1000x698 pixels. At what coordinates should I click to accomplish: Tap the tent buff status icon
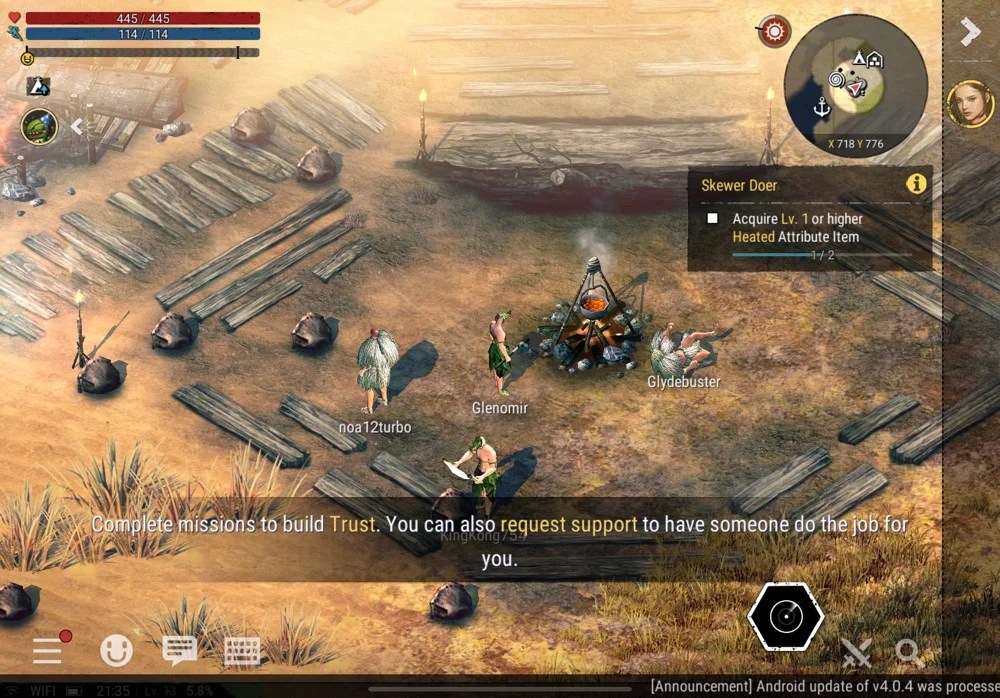39,86
